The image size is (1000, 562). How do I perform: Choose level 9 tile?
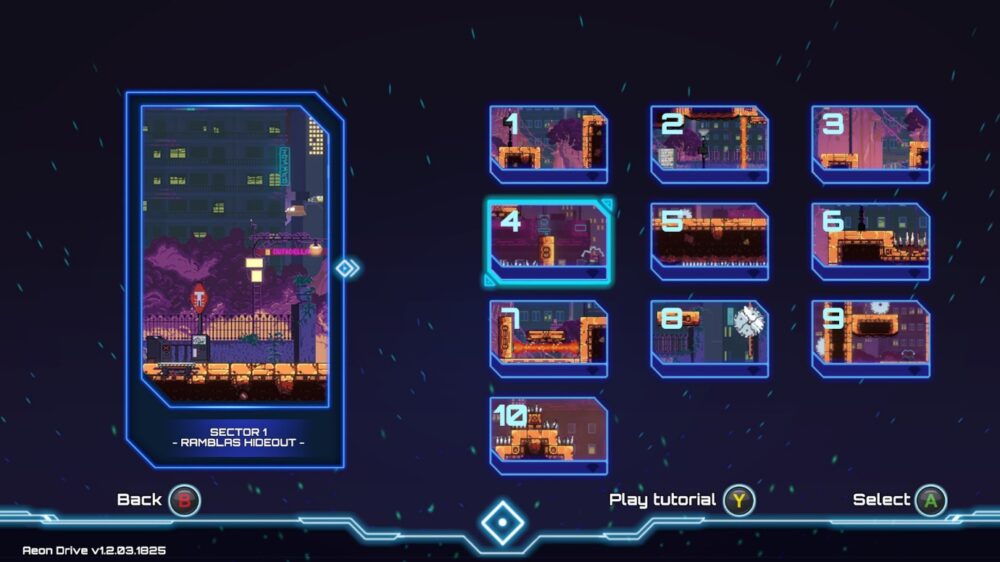(870, 338)
